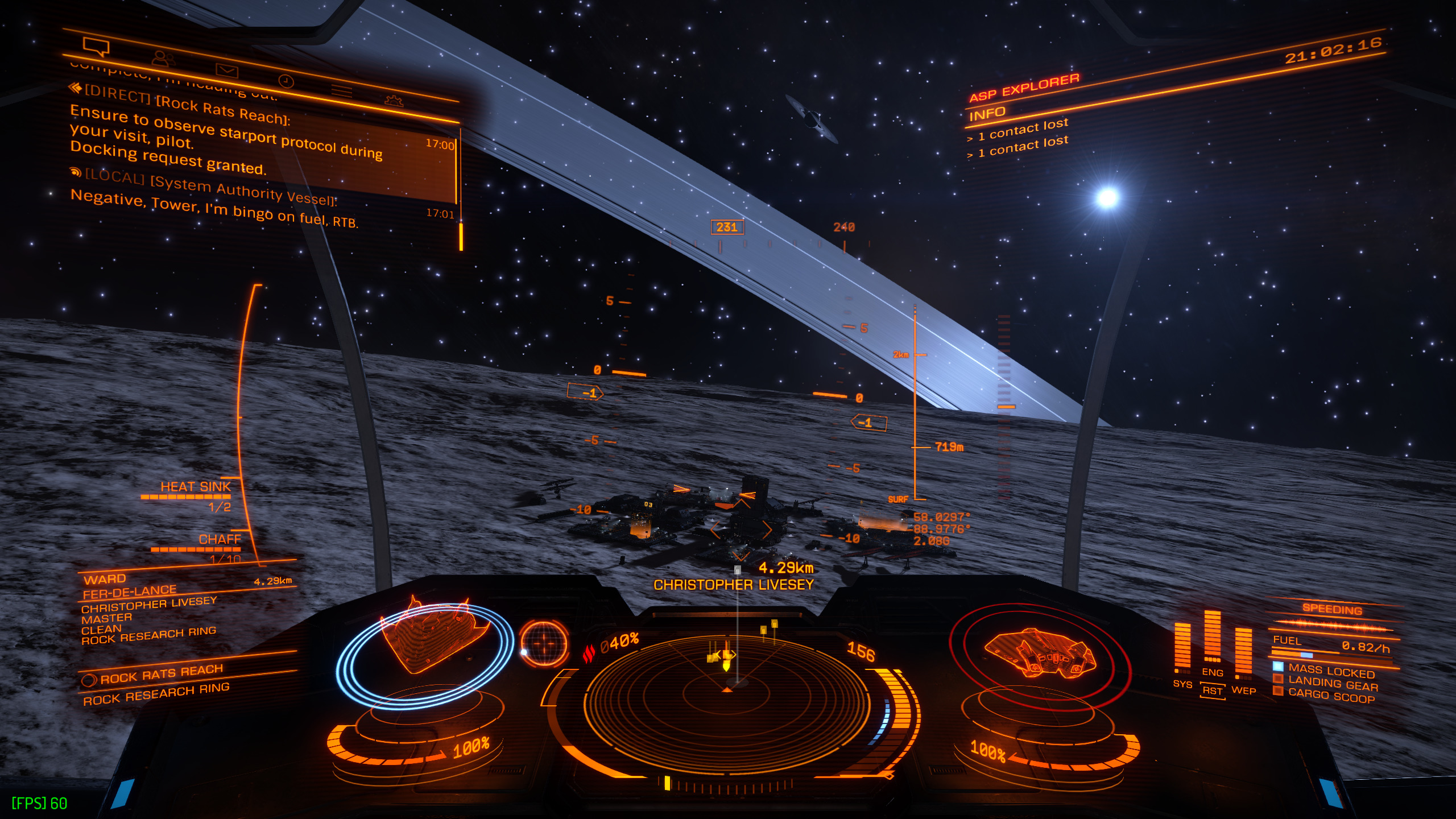The width and height of the screenshot is (1456, 819).
Task: Open the gear comms settings tab
Action: pyautogui.click(x=394, y=101)
